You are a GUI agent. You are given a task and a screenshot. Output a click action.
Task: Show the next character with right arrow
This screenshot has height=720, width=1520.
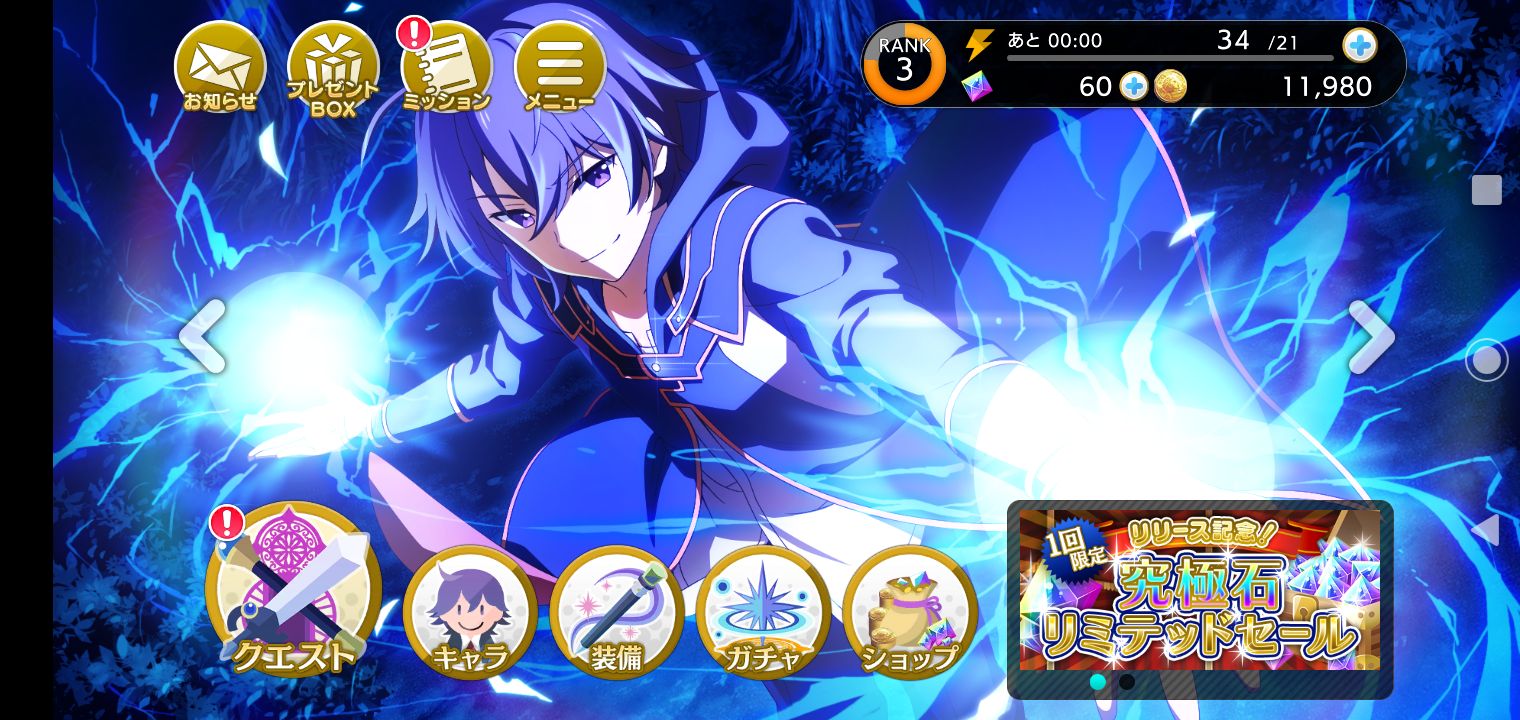pos(1370,337)
